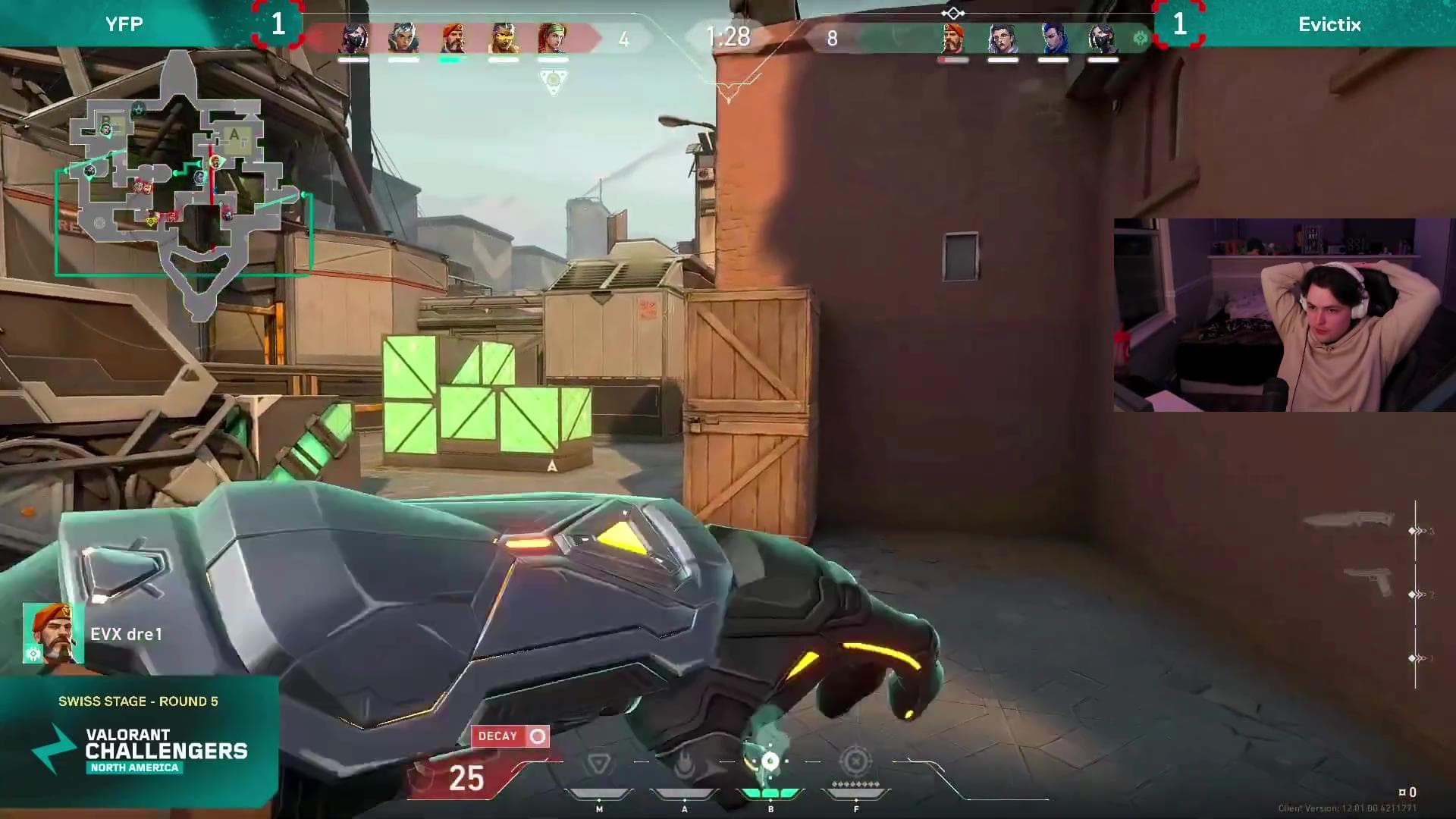
Task: Select the player webcam feed
Action: click(1284, 315)
